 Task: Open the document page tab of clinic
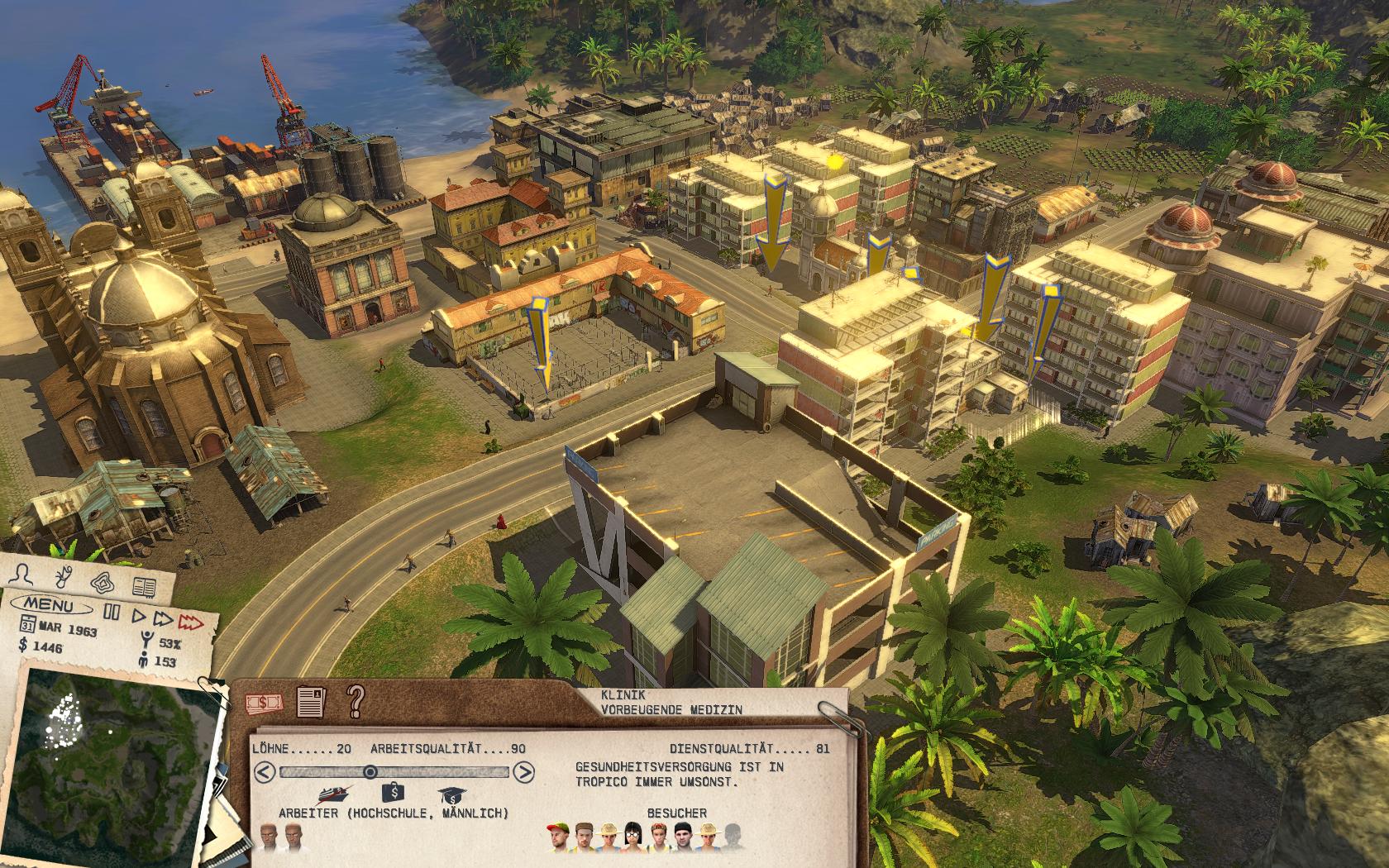tap(311, 702)
